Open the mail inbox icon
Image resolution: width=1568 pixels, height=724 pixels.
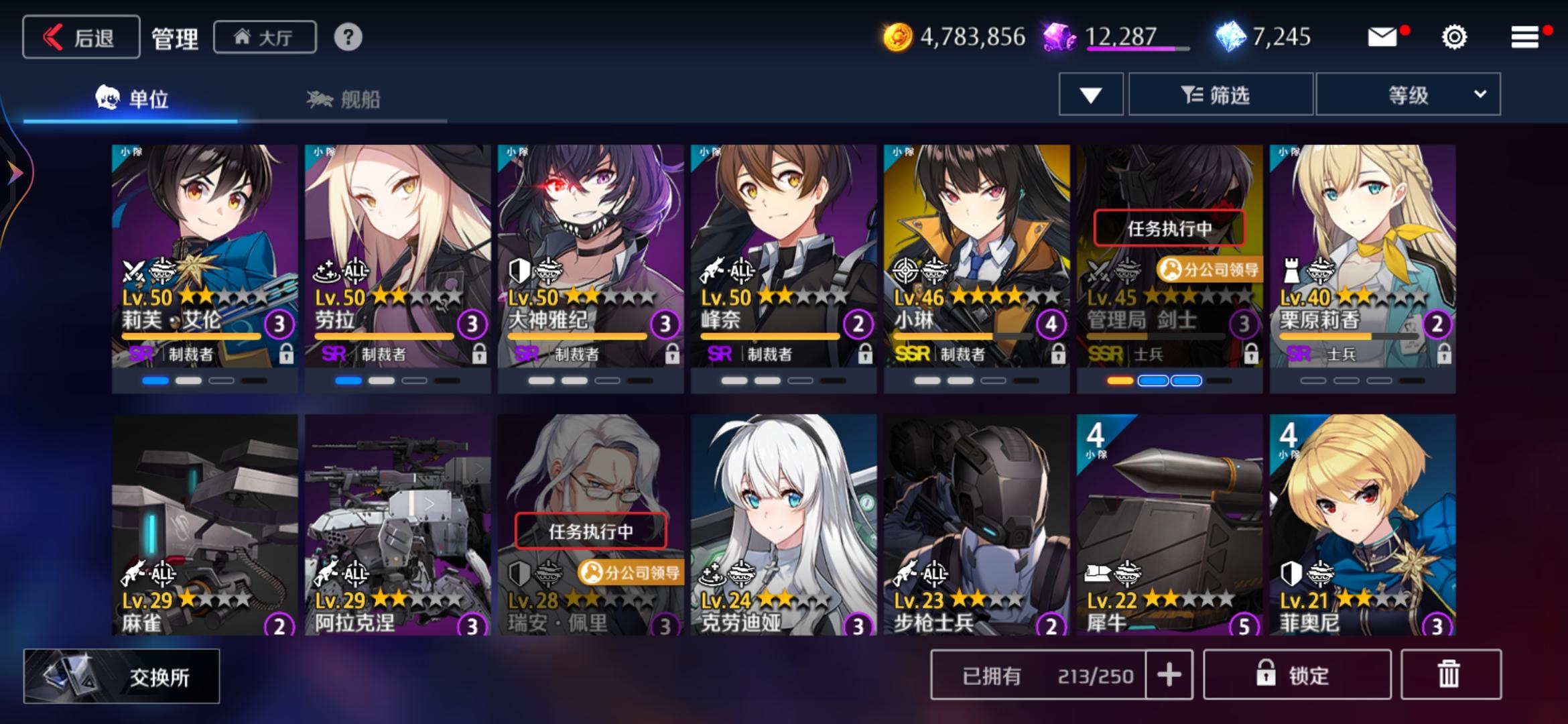tap(1382, 38)
